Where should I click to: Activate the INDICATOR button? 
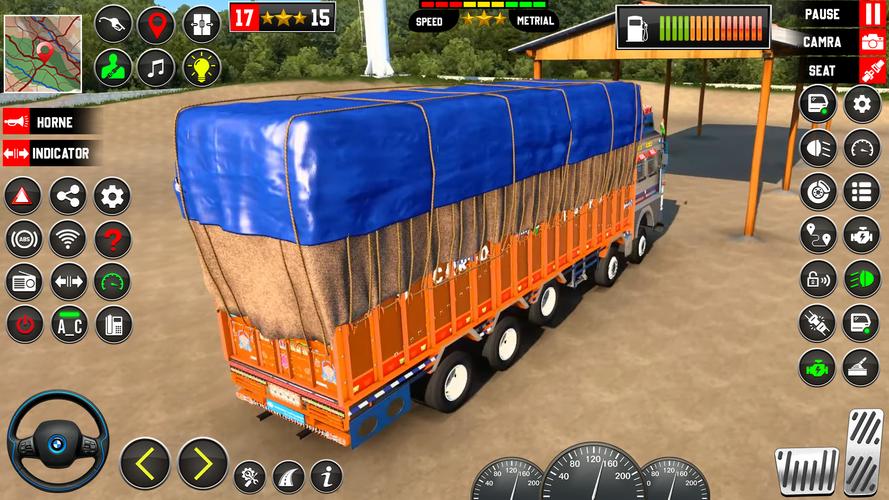(50, 154)
